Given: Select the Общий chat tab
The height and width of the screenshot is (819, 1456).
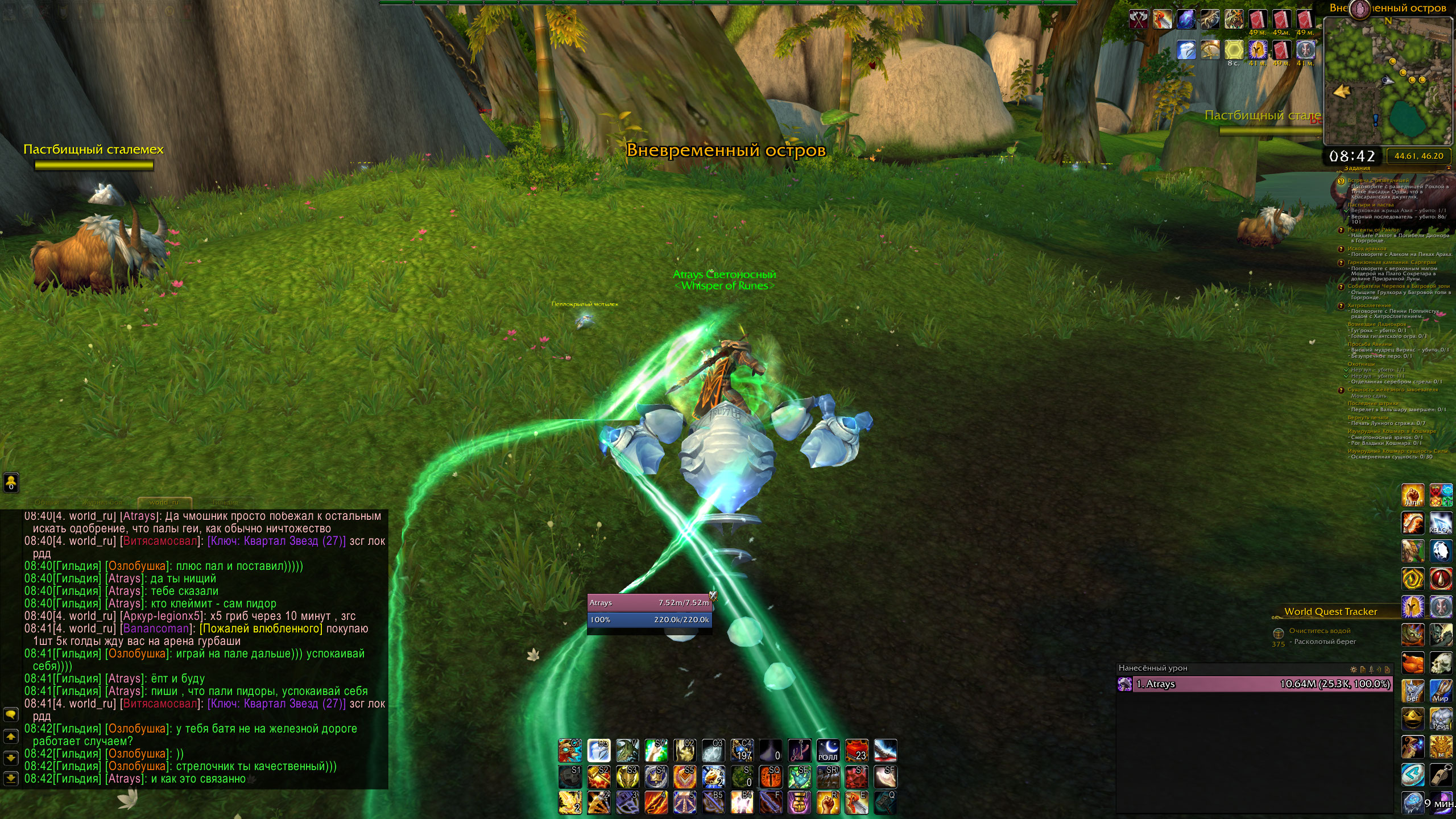Looking at the screenshot, I should 47,503.
